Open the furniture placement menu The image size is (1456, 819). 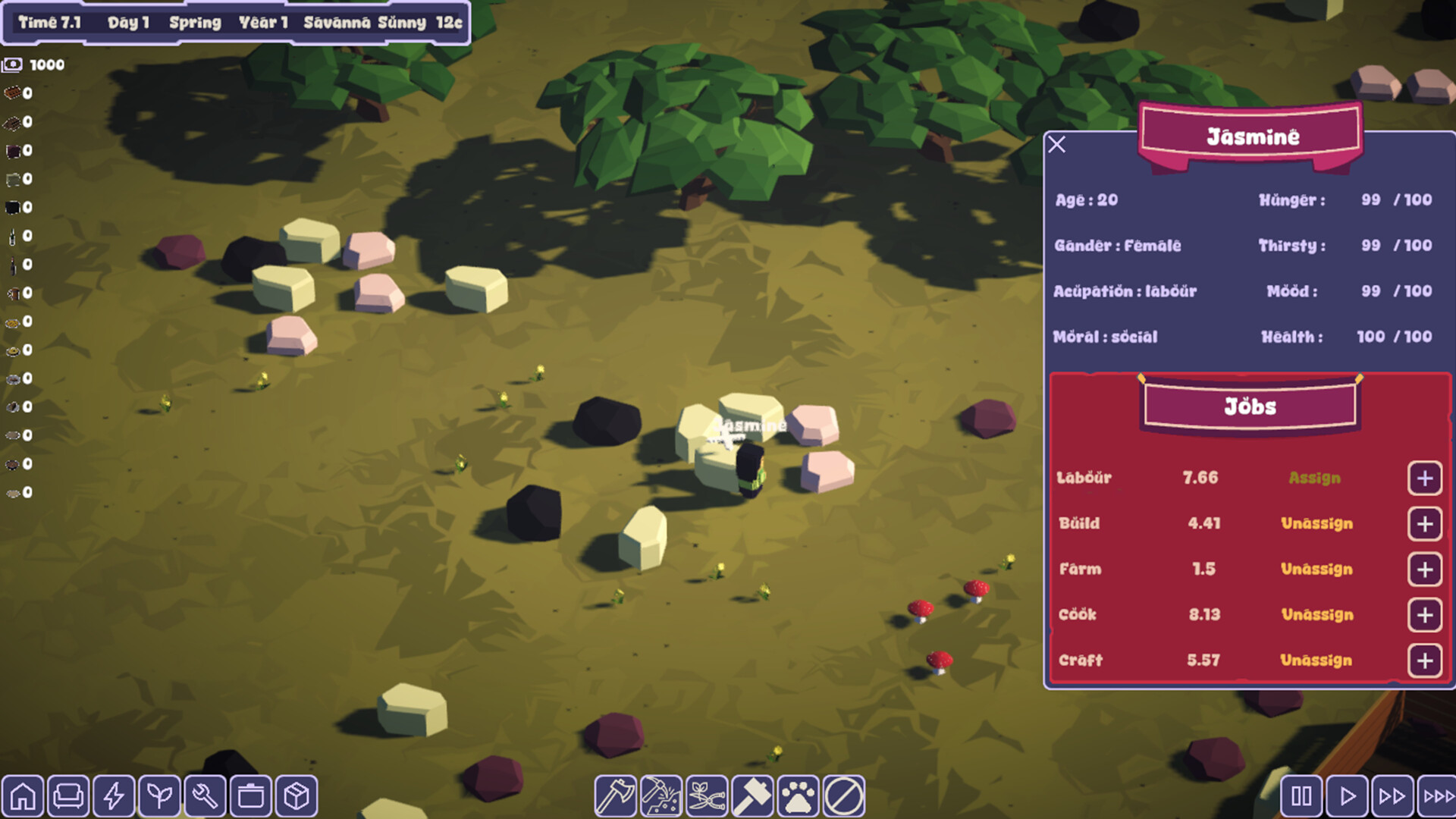pyautogui.click(x=70, y=794)
